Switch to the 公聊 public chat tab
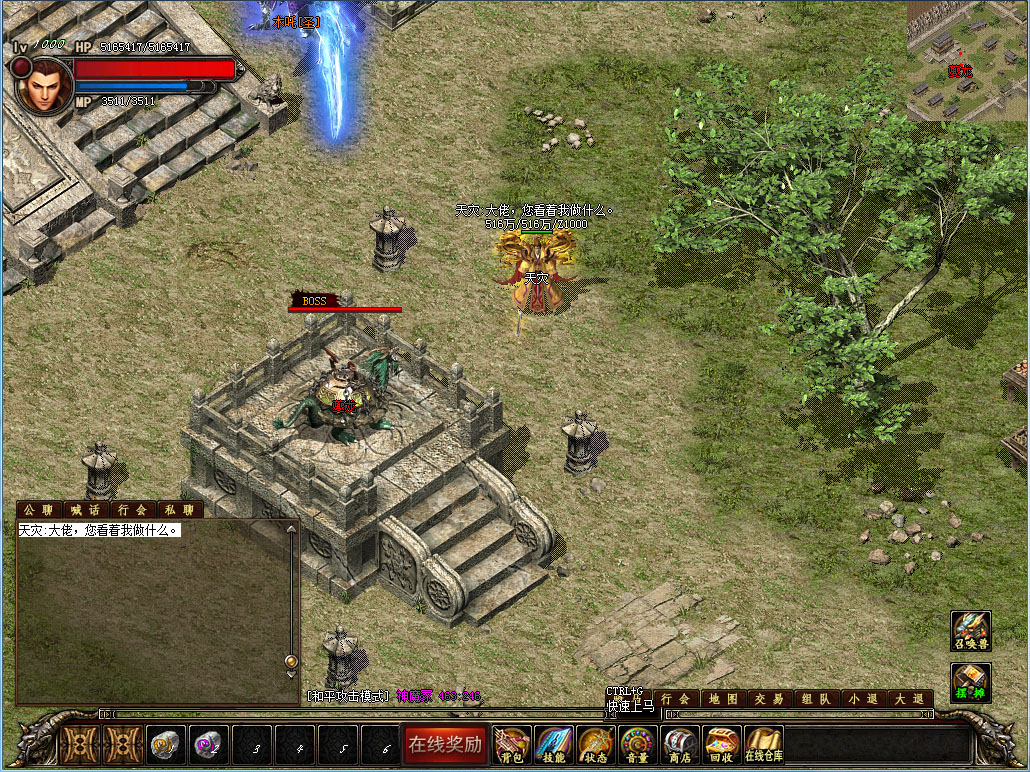This screenshot has height=772, width=1030. click(x=39, y=510)
